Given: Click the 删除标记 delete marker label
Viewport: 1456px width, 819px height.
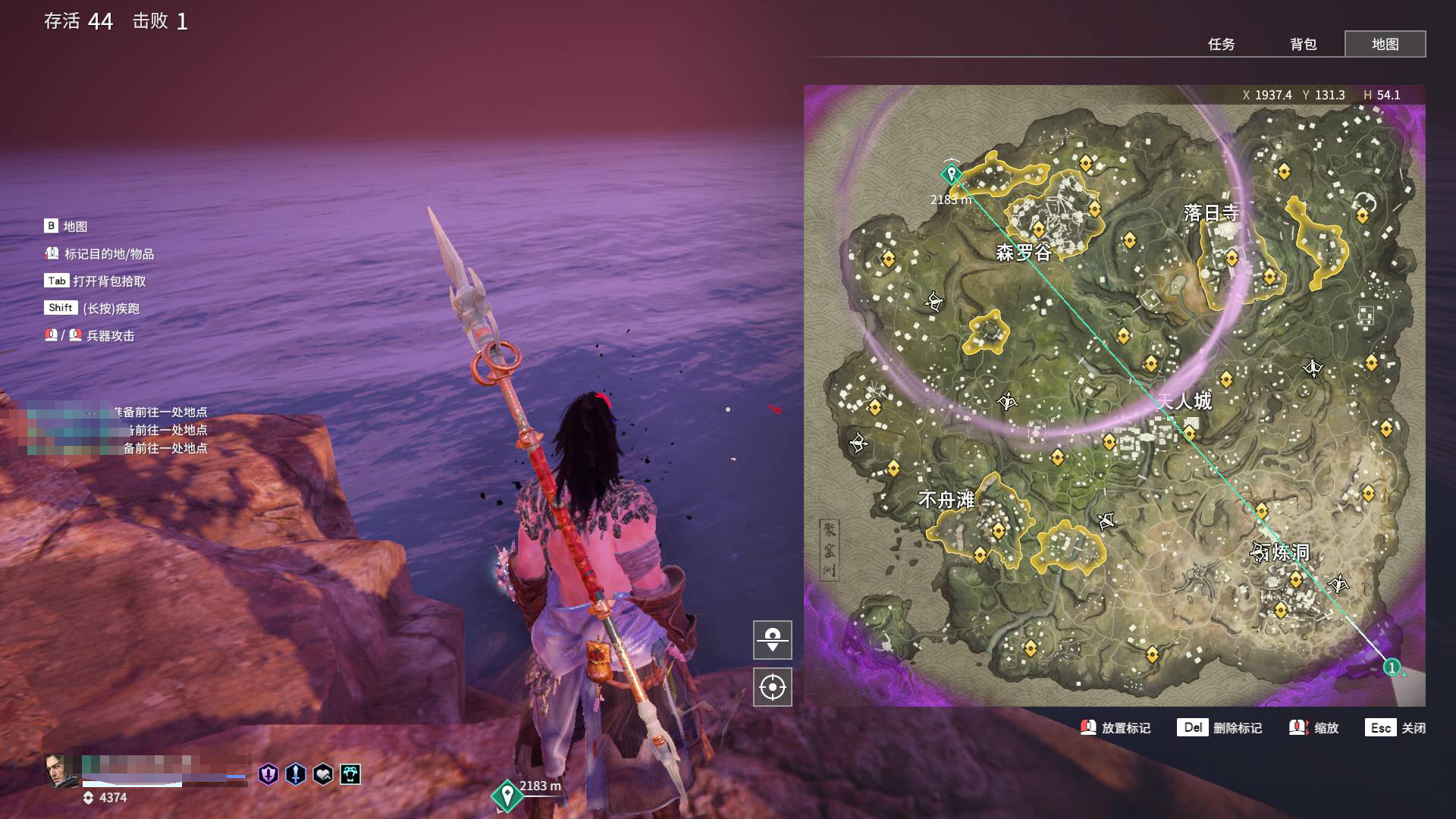Looking at the screenshot, I should click(x=1237, y=728).
